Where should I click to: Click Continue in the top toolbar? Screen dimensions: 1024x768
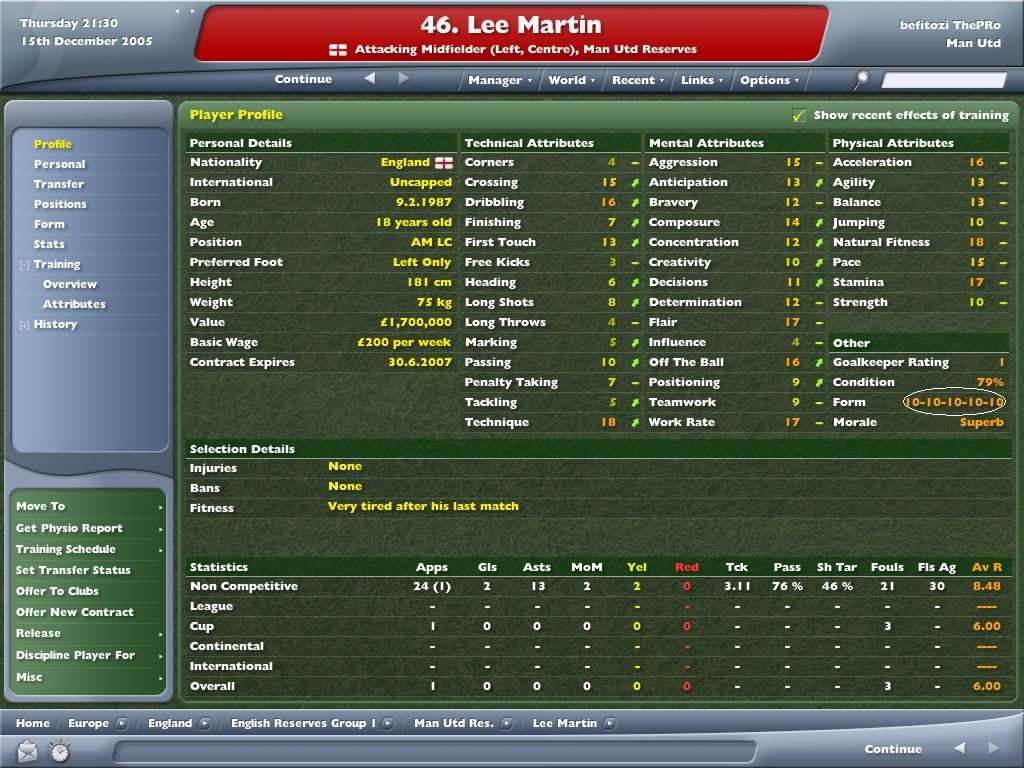pos(303,79)
